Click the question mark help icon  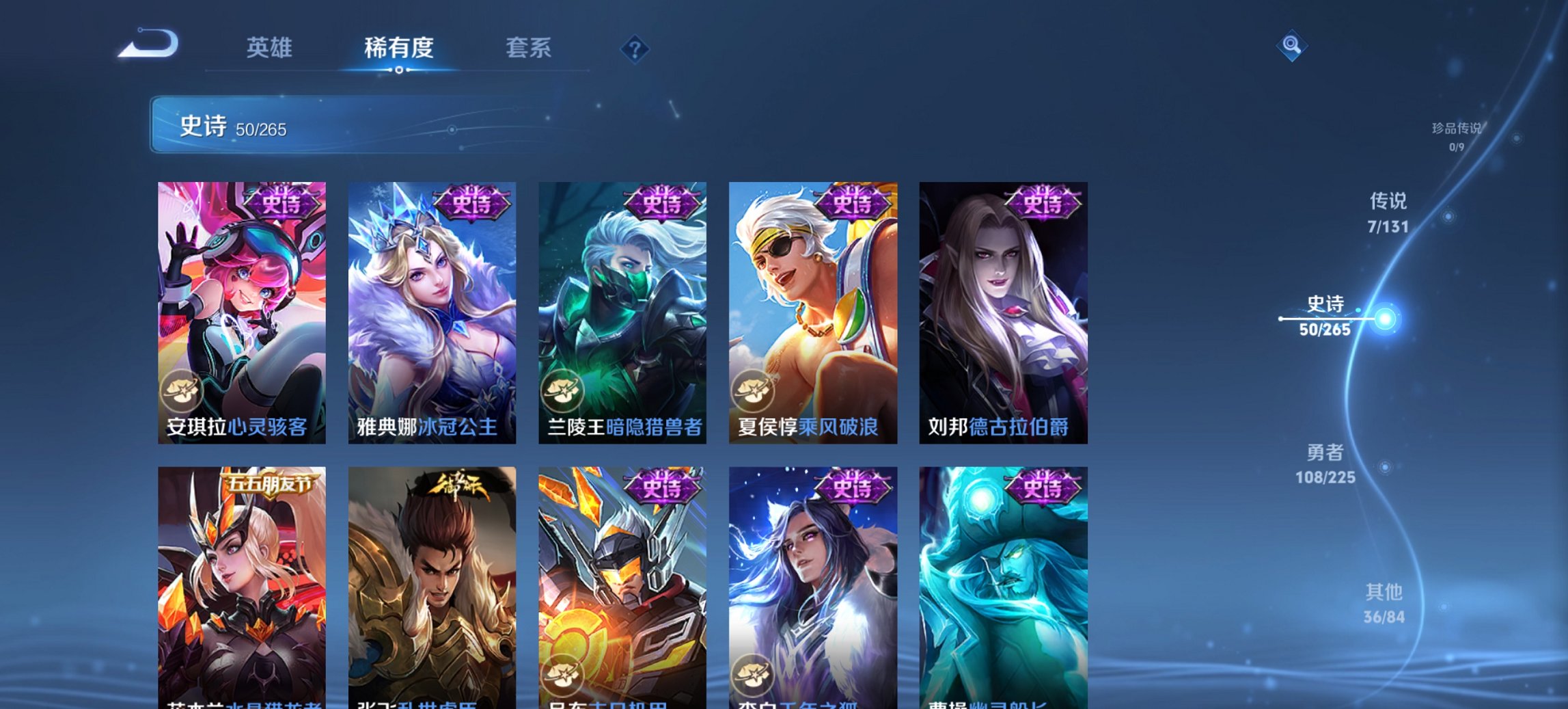pyautogui.click(x=634, y=48)
